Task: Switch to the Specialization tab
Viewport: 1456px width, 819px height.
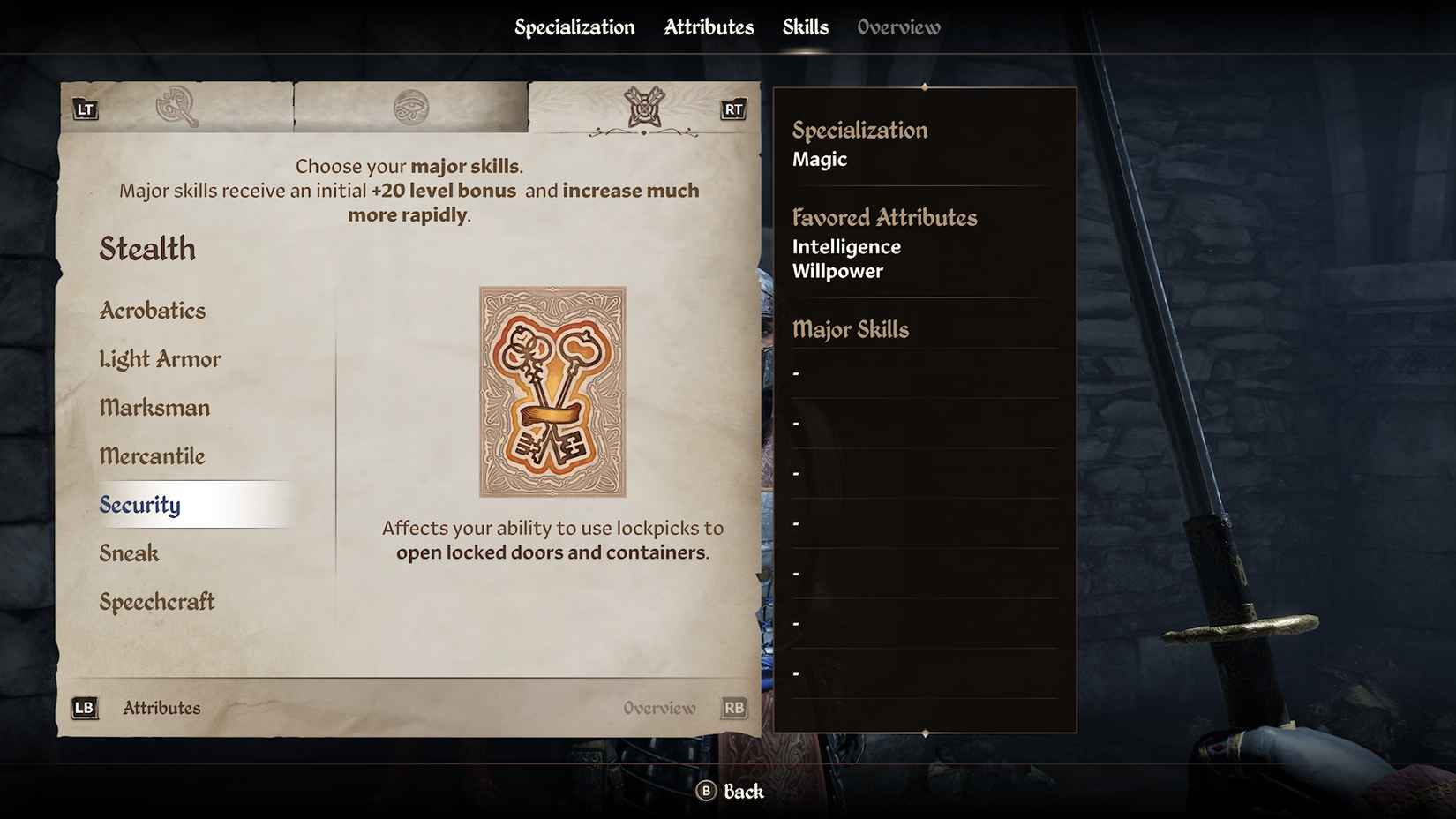Action: pos(574,27)
